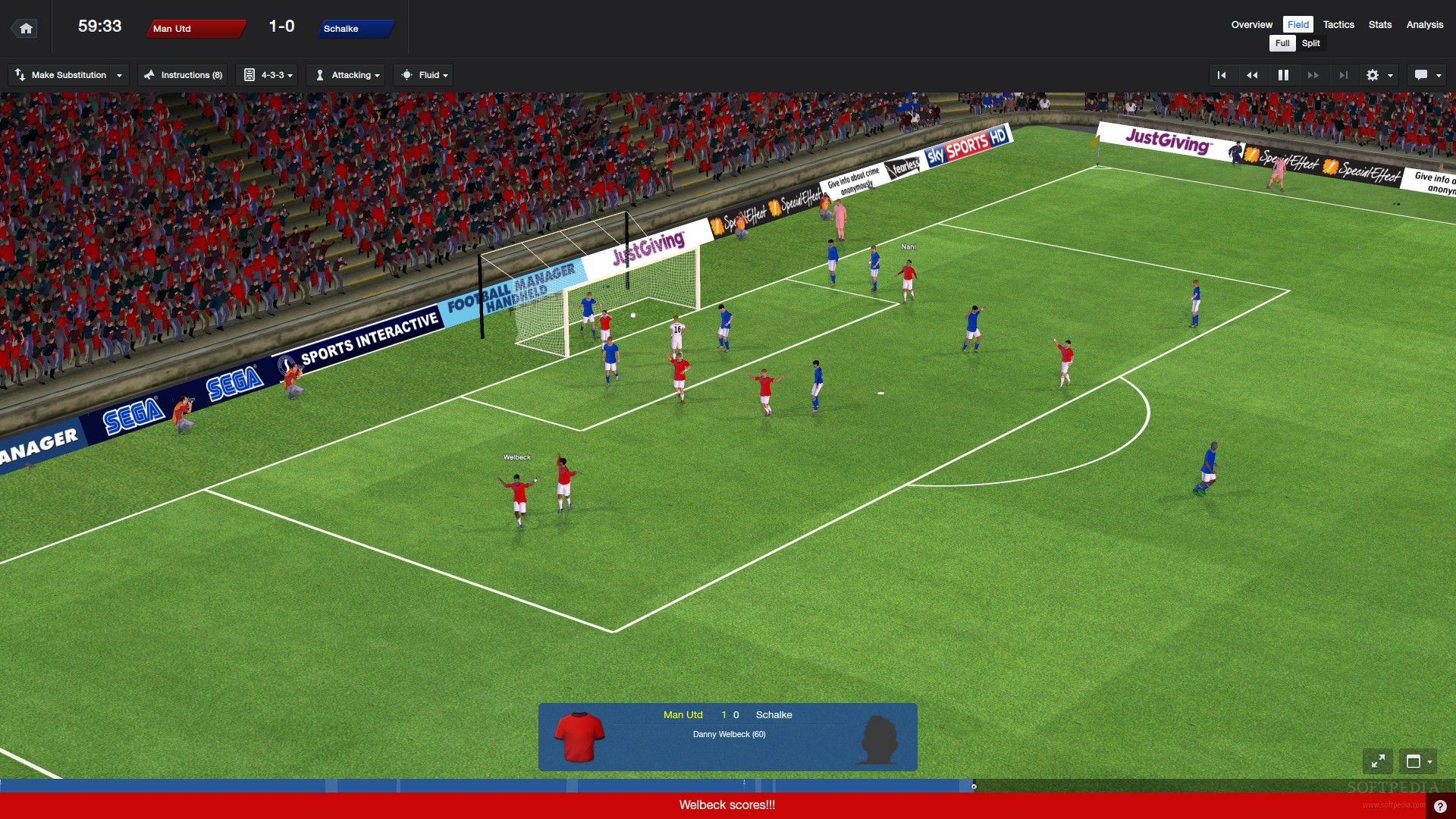Show the Analysis tab
This screenshot has height=819, width=1456.
pos(1424,24)
